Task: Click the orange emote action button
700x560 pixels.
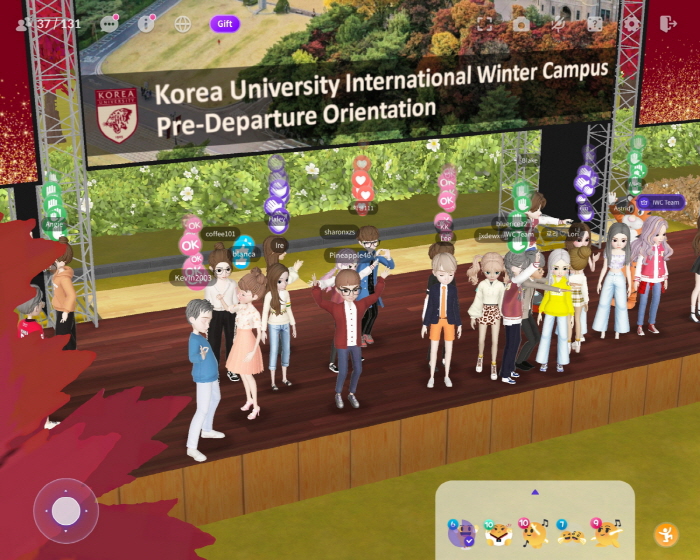Action: tap(665, 534)
